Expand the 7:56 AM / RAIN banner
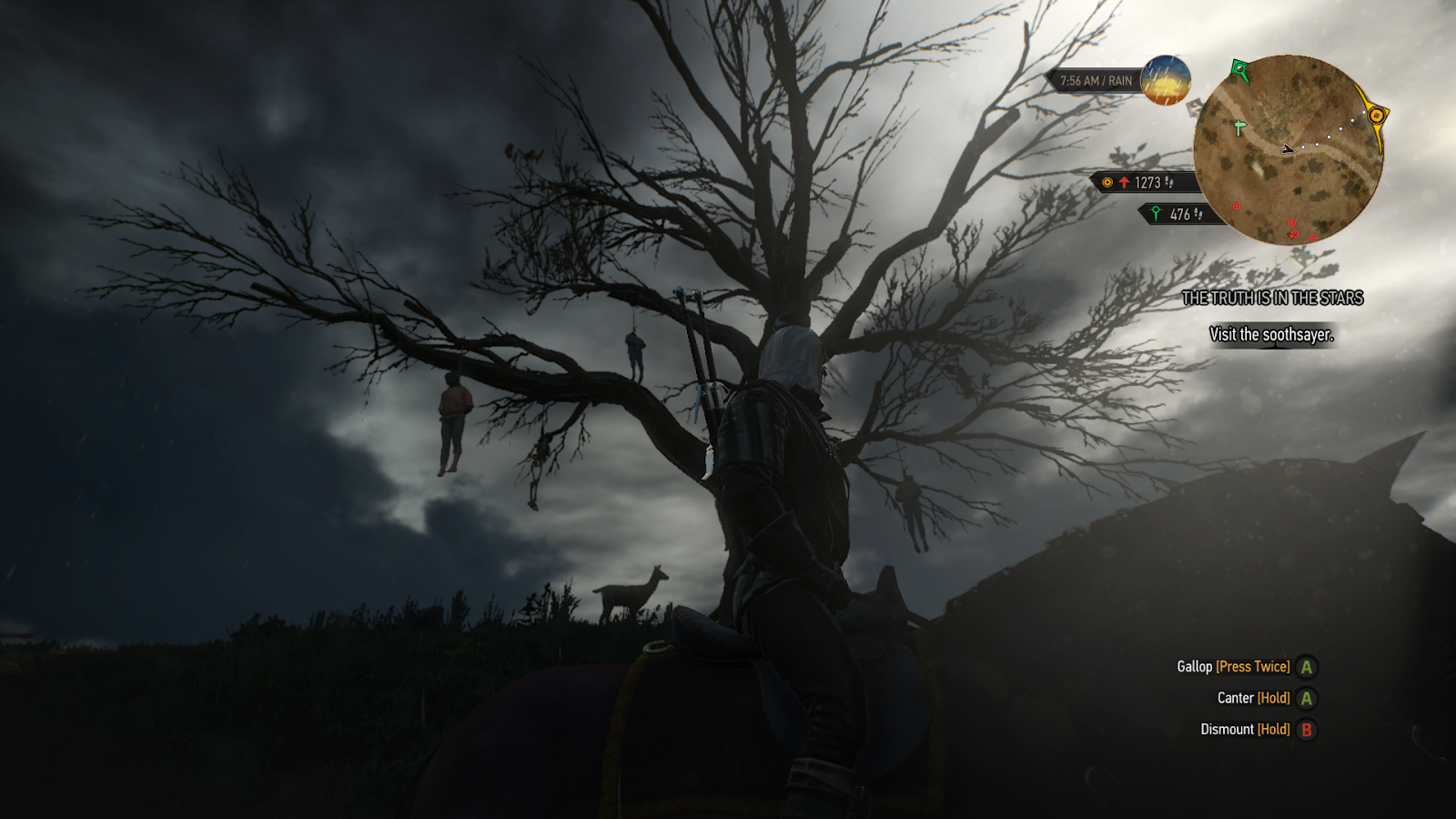 click(x=1096, y=80)
